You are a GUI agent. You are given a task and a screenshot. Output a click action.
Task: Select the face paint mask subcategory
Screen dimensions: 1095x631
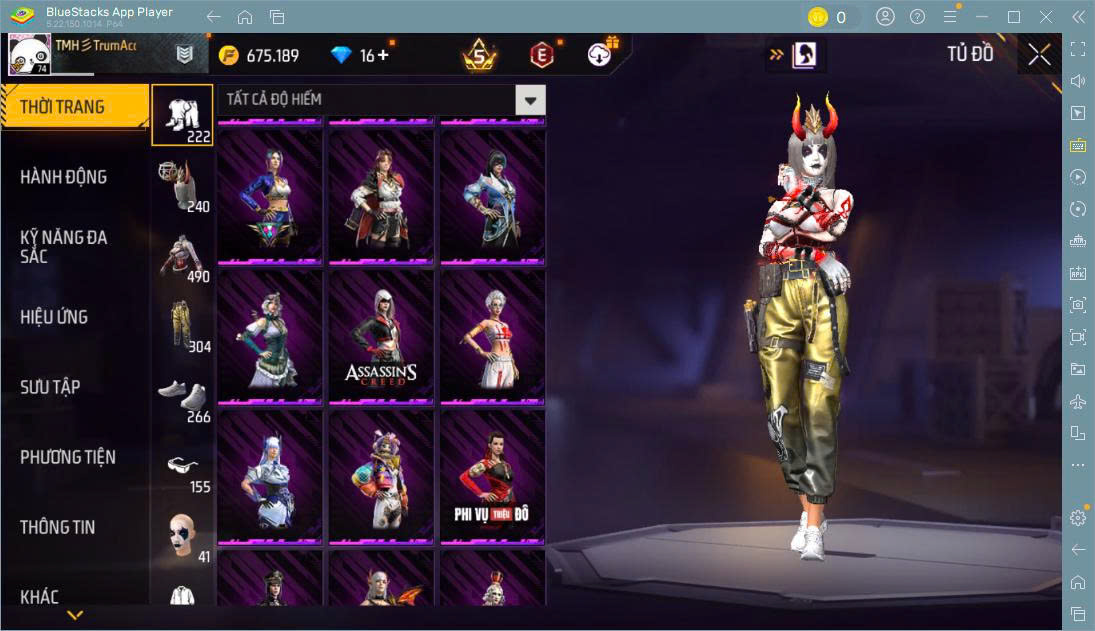coord(182,536)
